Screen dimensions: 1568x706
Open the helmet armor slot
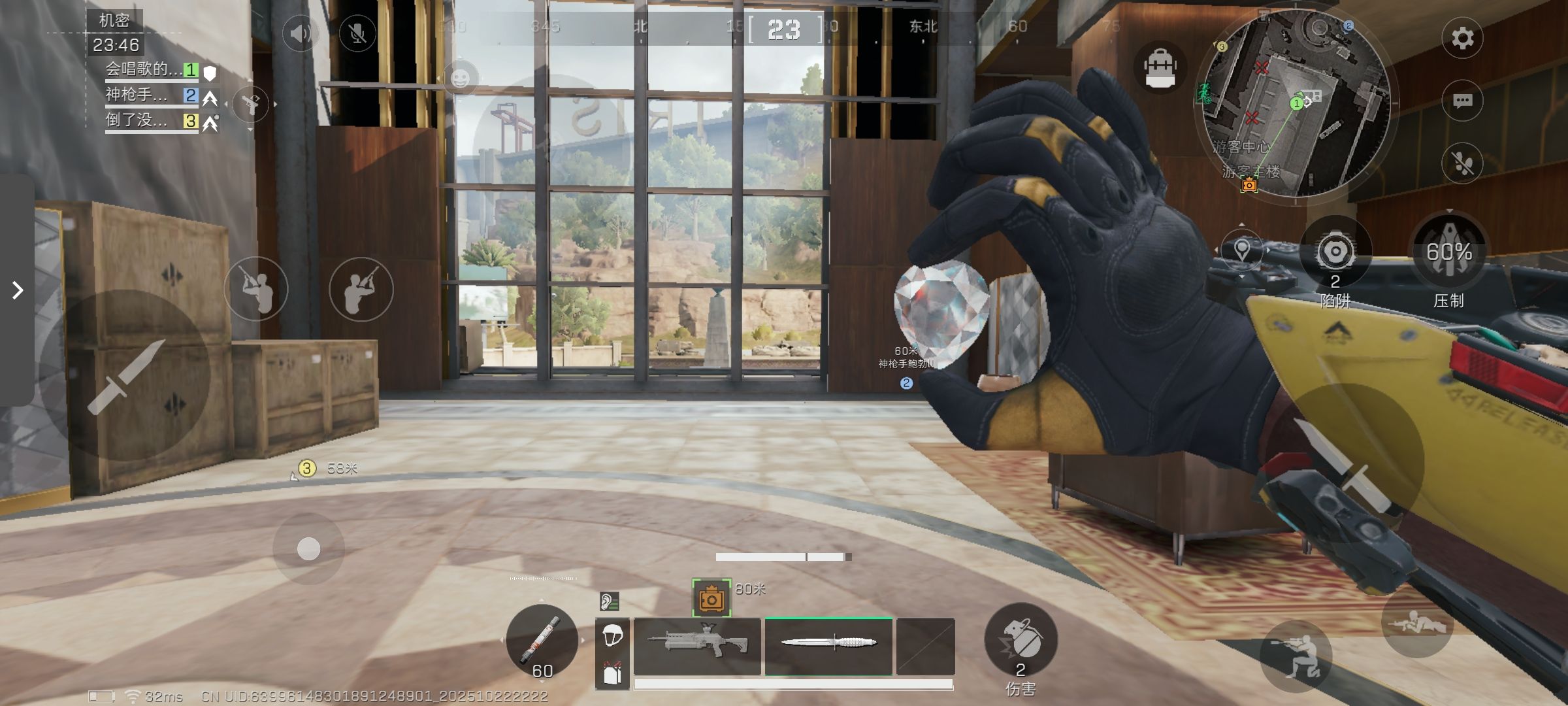click(x=612, y=635)
